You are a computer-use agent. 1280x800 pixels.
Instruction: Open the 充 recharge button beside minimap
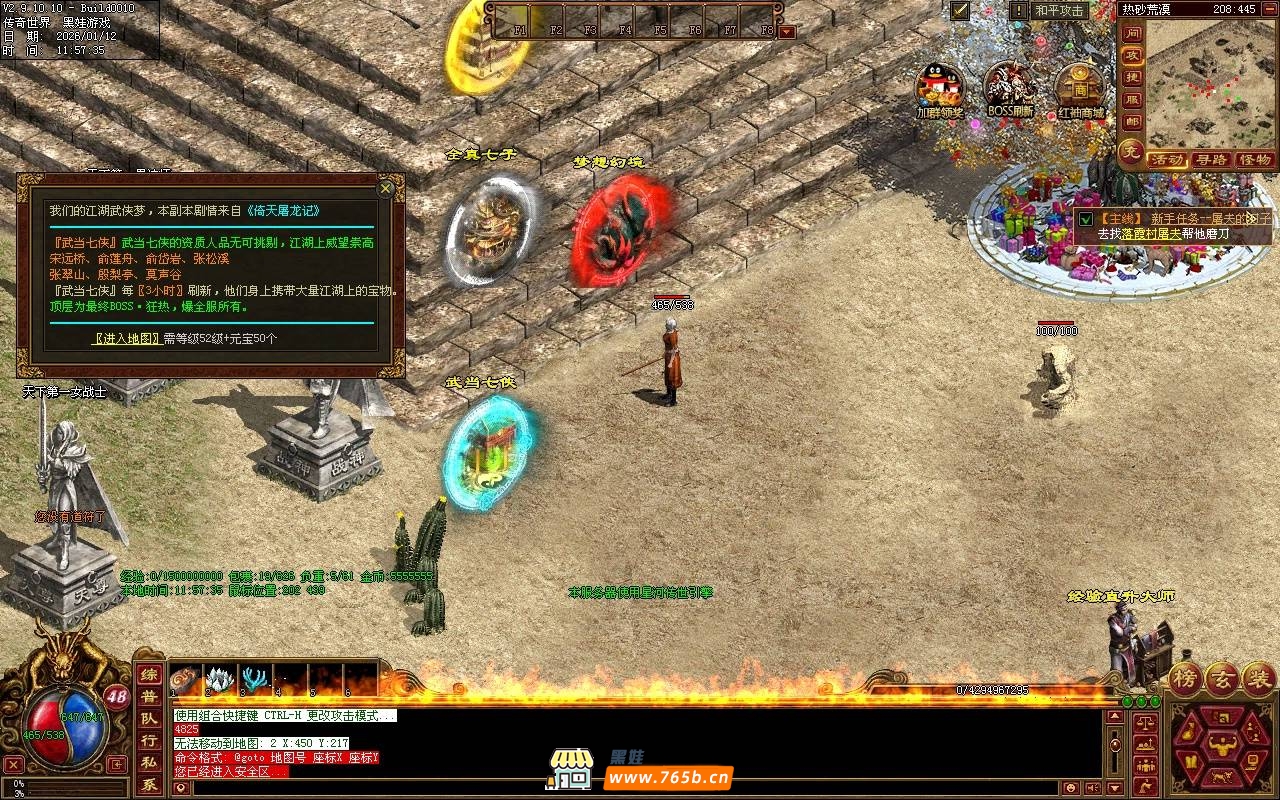click(x=1131, y=153)
